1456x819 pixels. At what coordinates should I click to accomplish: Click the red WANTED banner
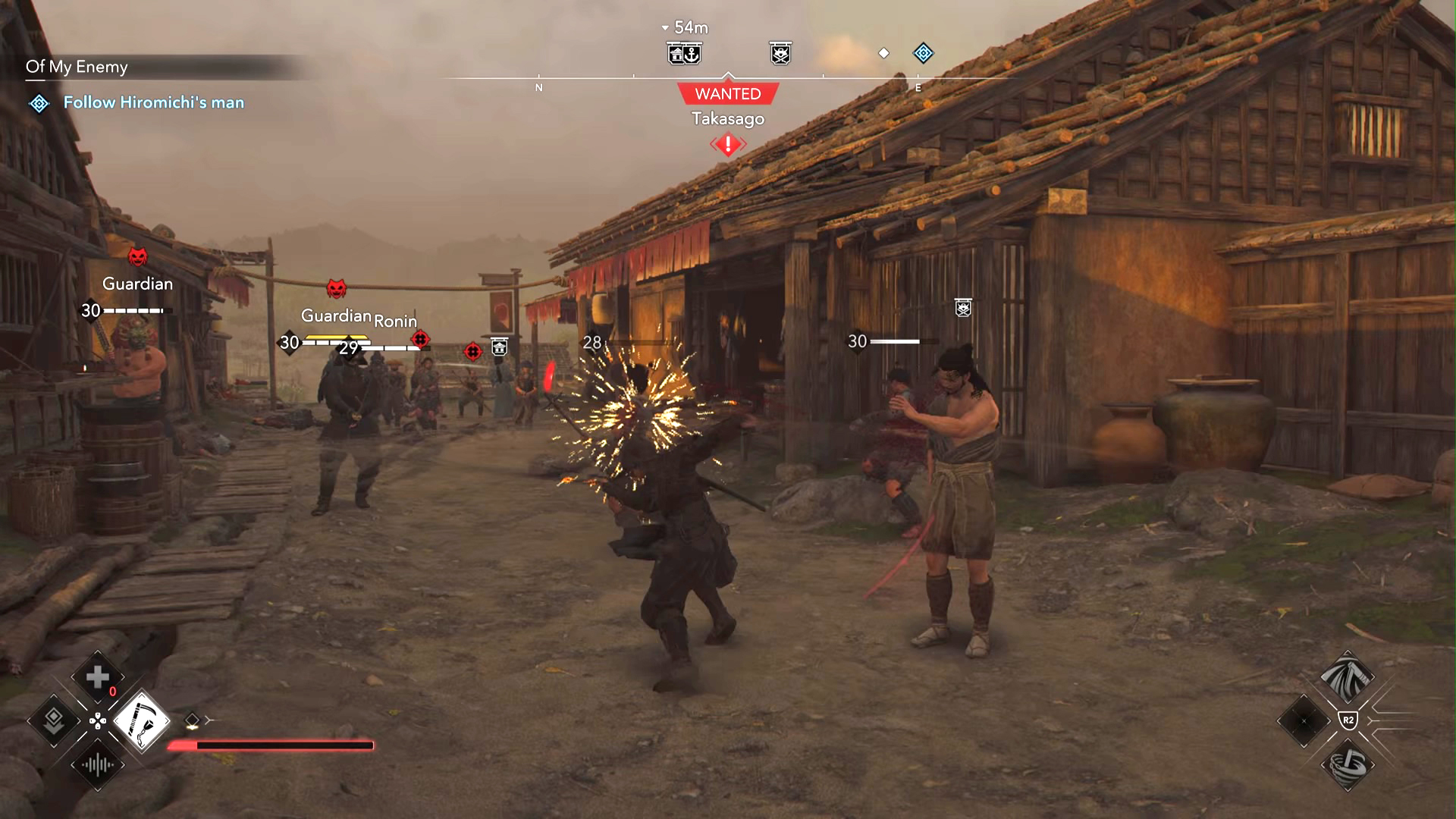point(728,94)
